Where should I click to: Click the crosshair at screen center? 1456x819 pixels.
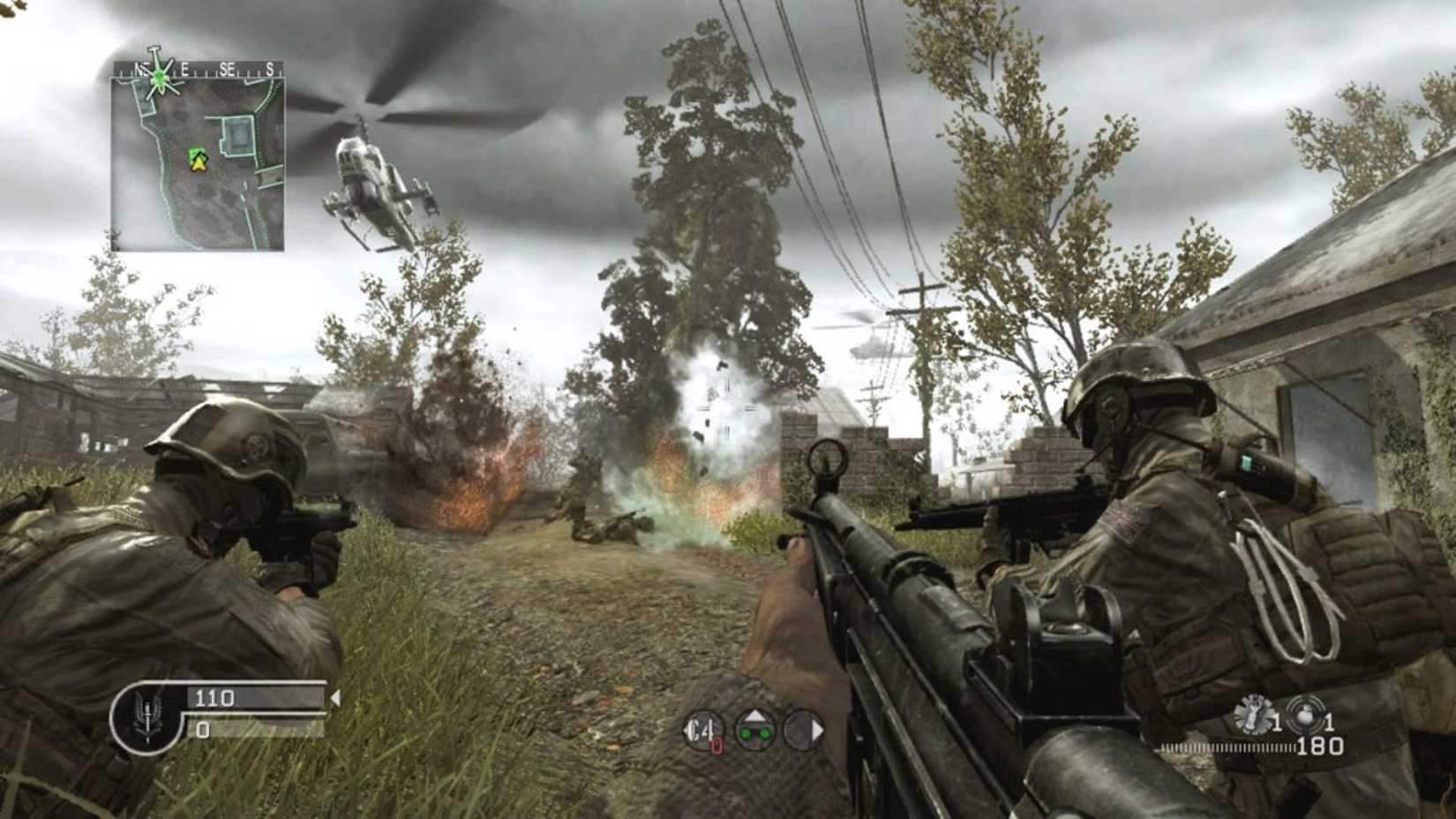click(728, 409)
